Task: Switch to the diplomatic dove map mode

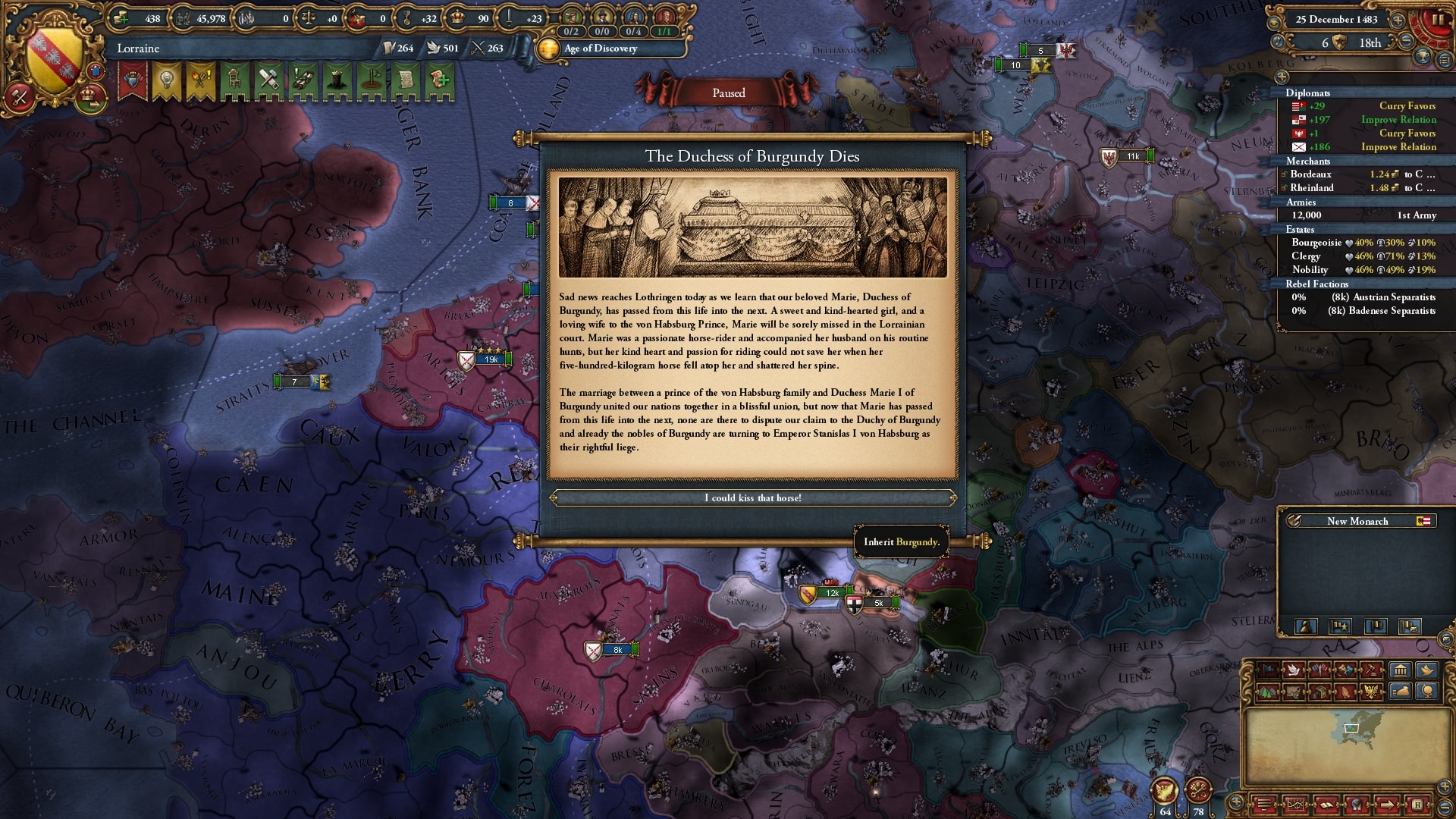Action: [1294, 670]
